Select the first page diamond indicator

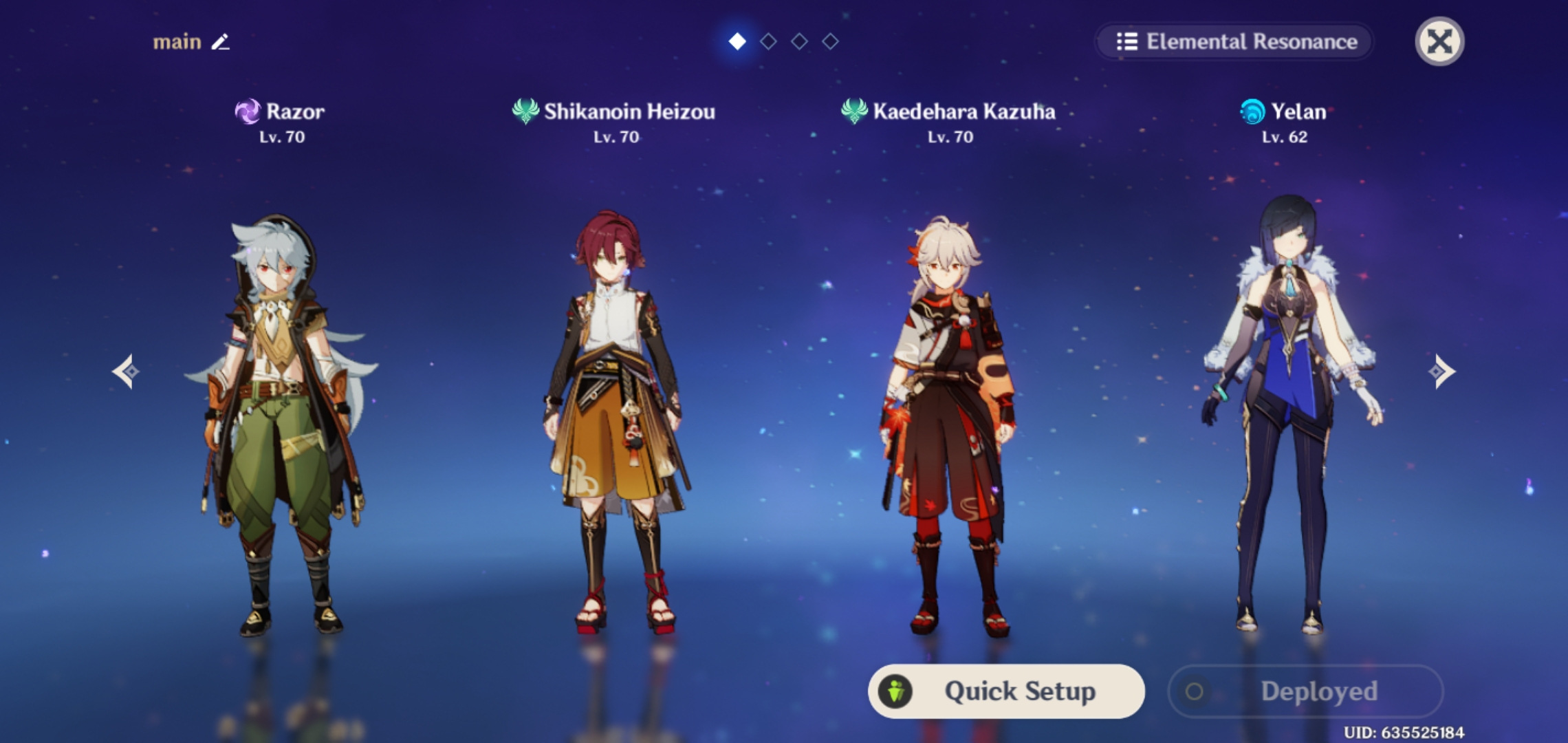737,41
